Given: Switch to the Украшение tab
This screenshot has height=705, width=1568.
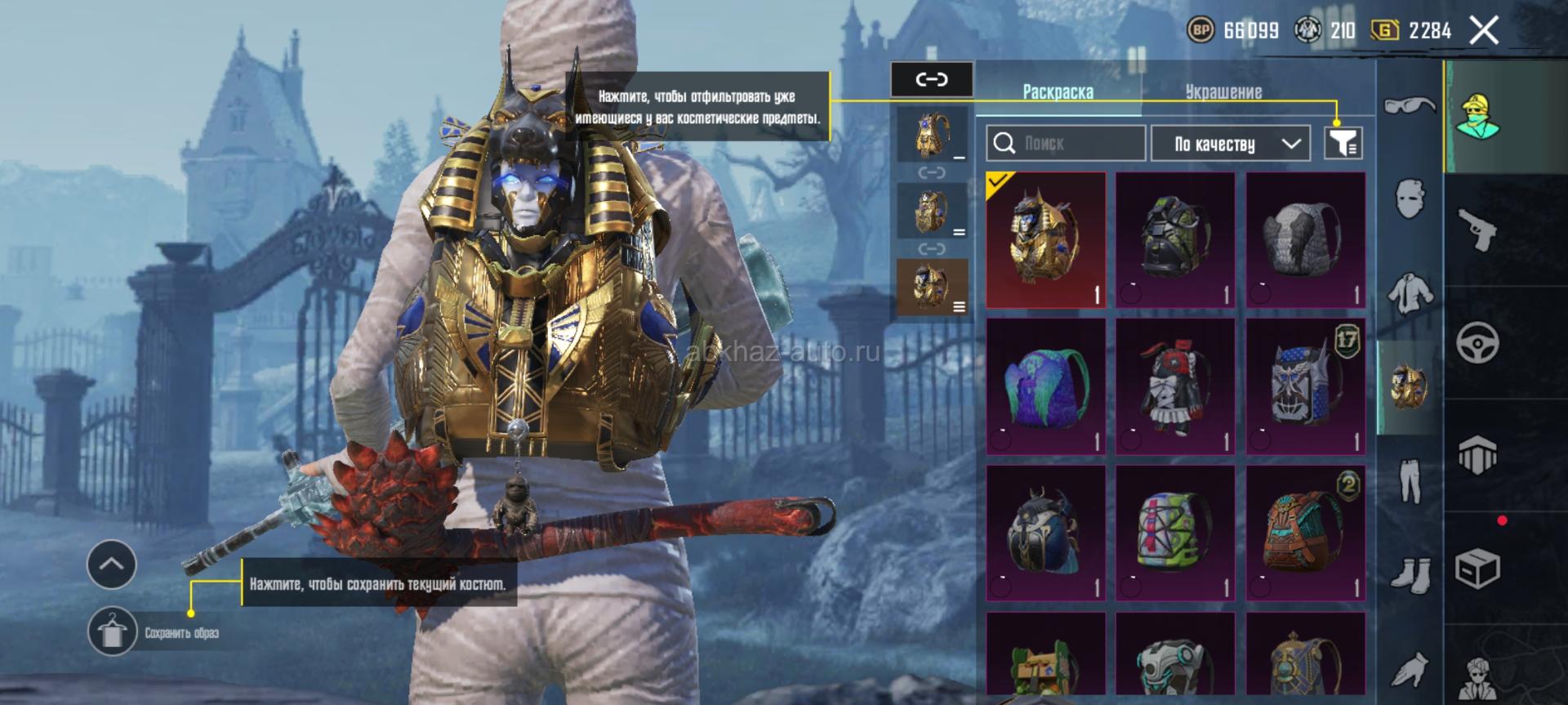Looking at the screenshot, I should pos(1223,91).
